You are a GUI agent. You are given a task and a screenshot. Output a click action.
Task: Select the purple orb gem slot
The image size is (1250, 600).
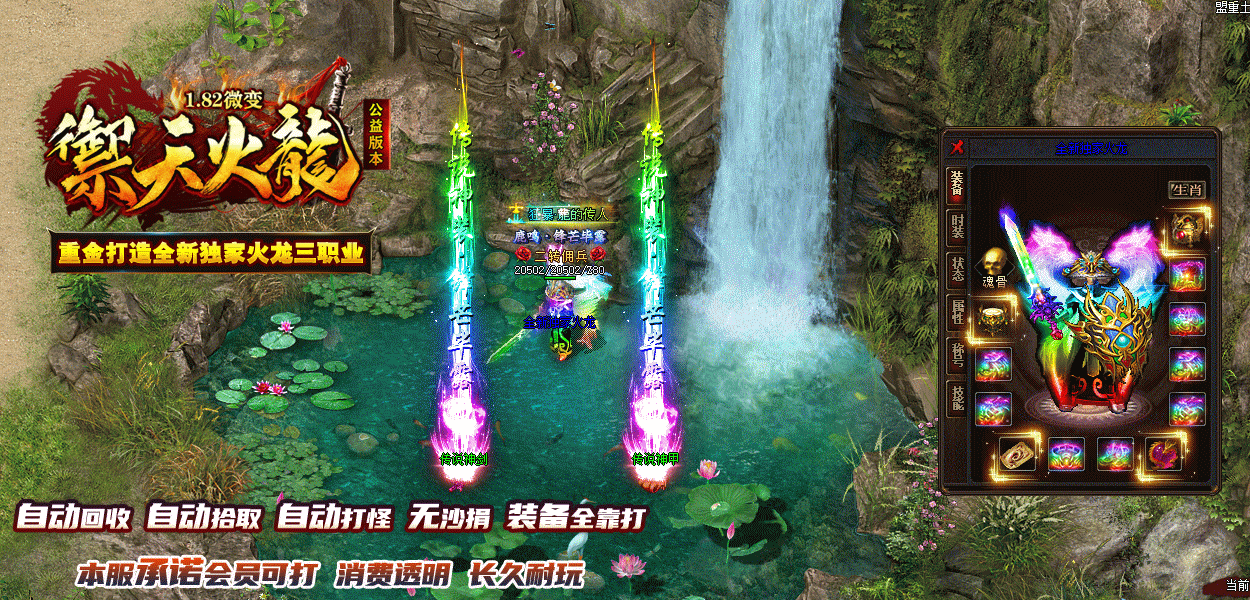tap(1163, 453)
